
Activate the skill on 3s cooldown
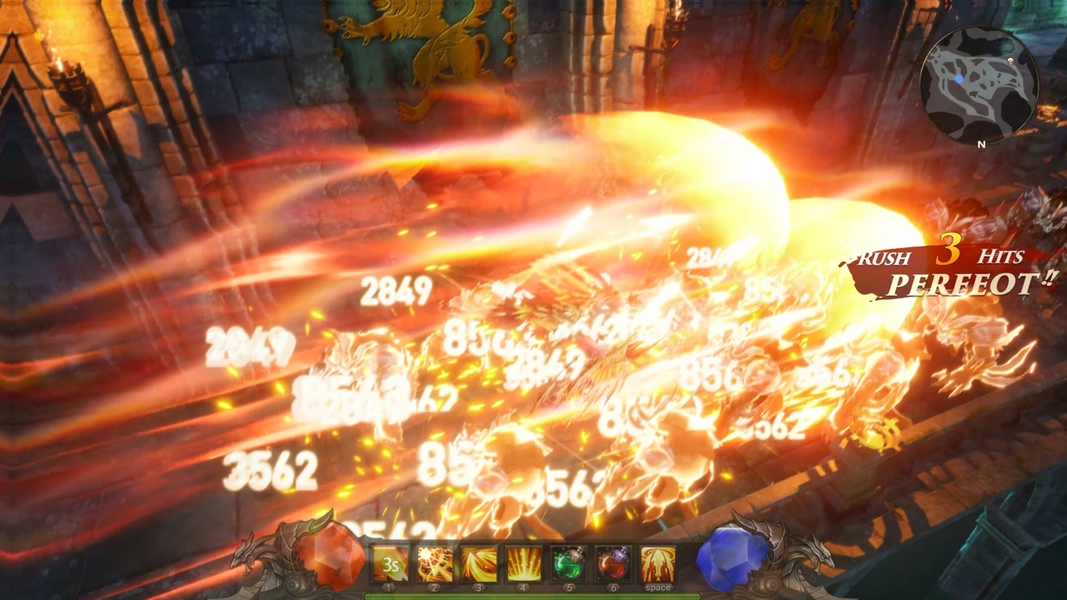click(391, 564)
